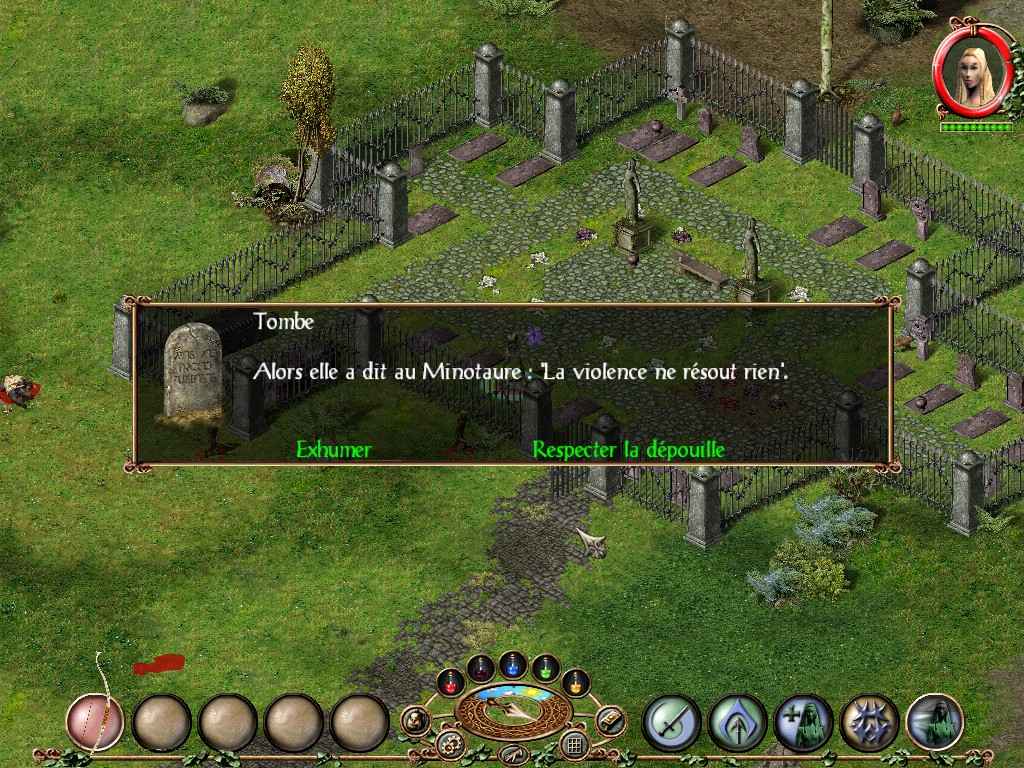Activate the sword combat skill

(x=670, y=720)
